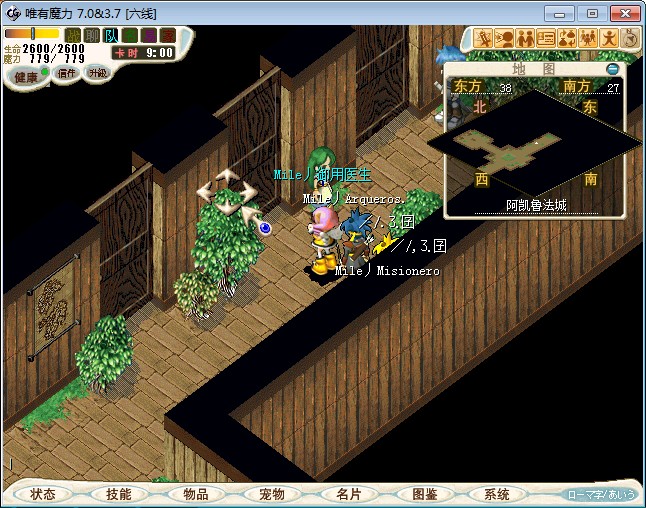Open the 状态 status menu
This screenshot has width=646, height=508.
tap(43, 494)
